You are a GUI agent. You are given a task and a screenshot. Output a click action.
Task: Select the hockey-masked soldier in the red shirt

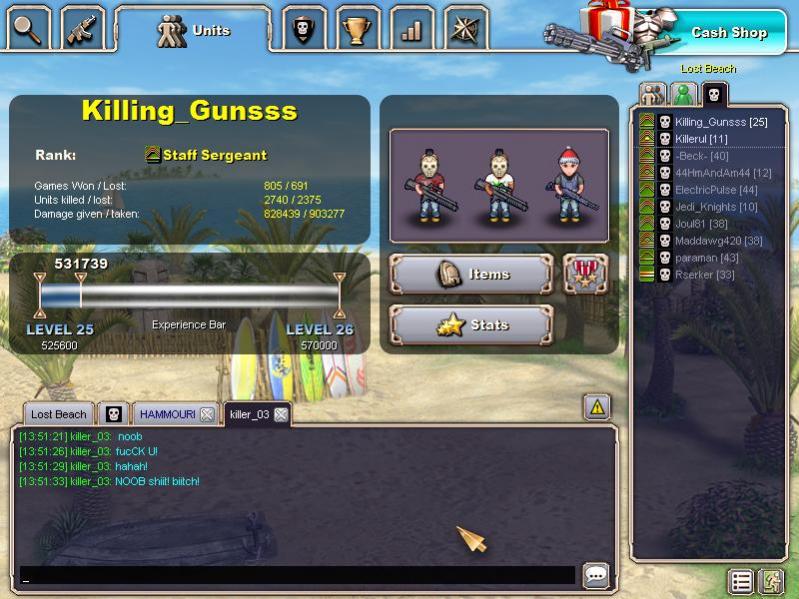coord(431,185)
